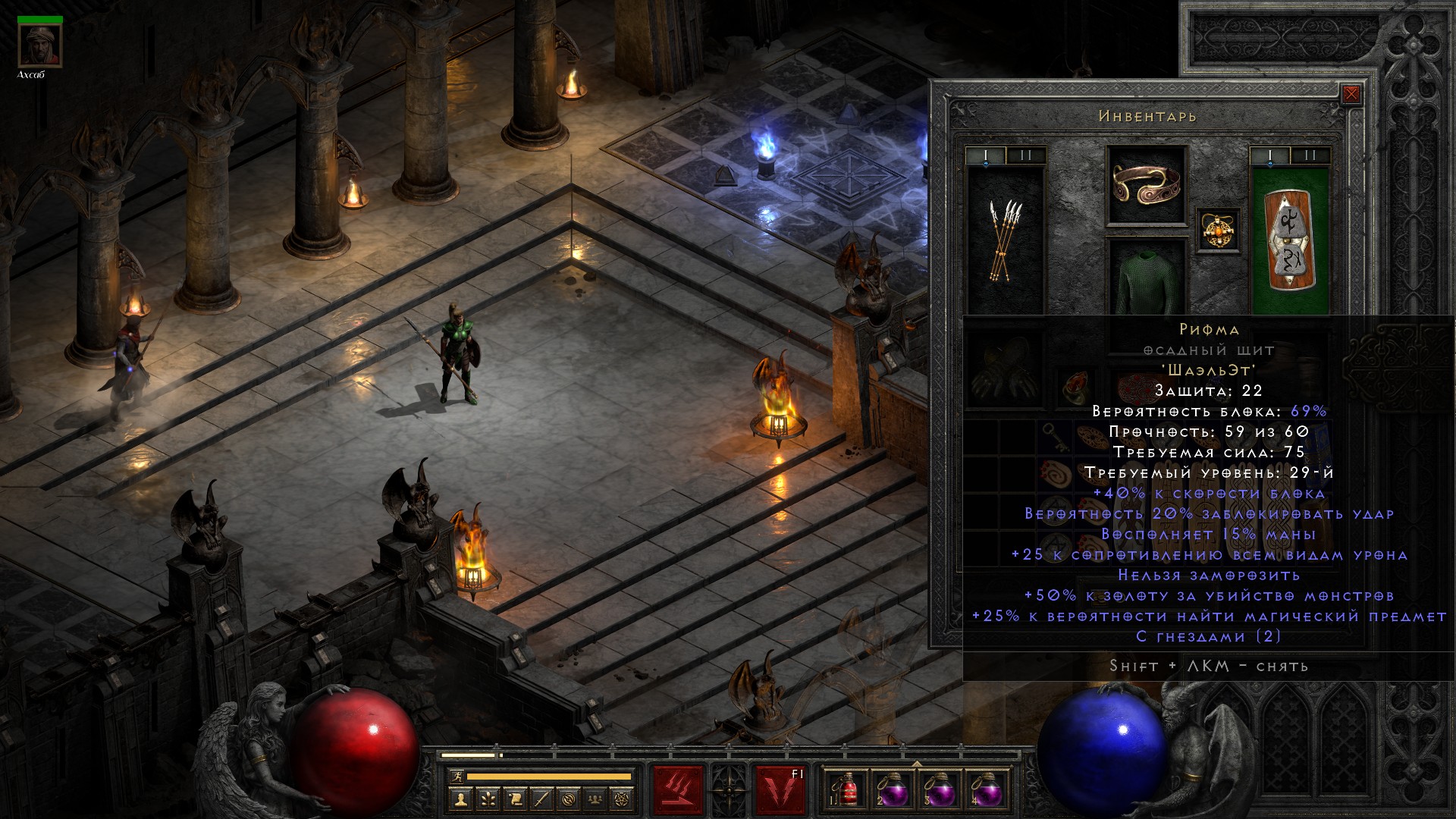Switch to weapon set II above the shield
Image resolution: width=1456 pixels, height=819 pixels.
(x=1310, y=156)
